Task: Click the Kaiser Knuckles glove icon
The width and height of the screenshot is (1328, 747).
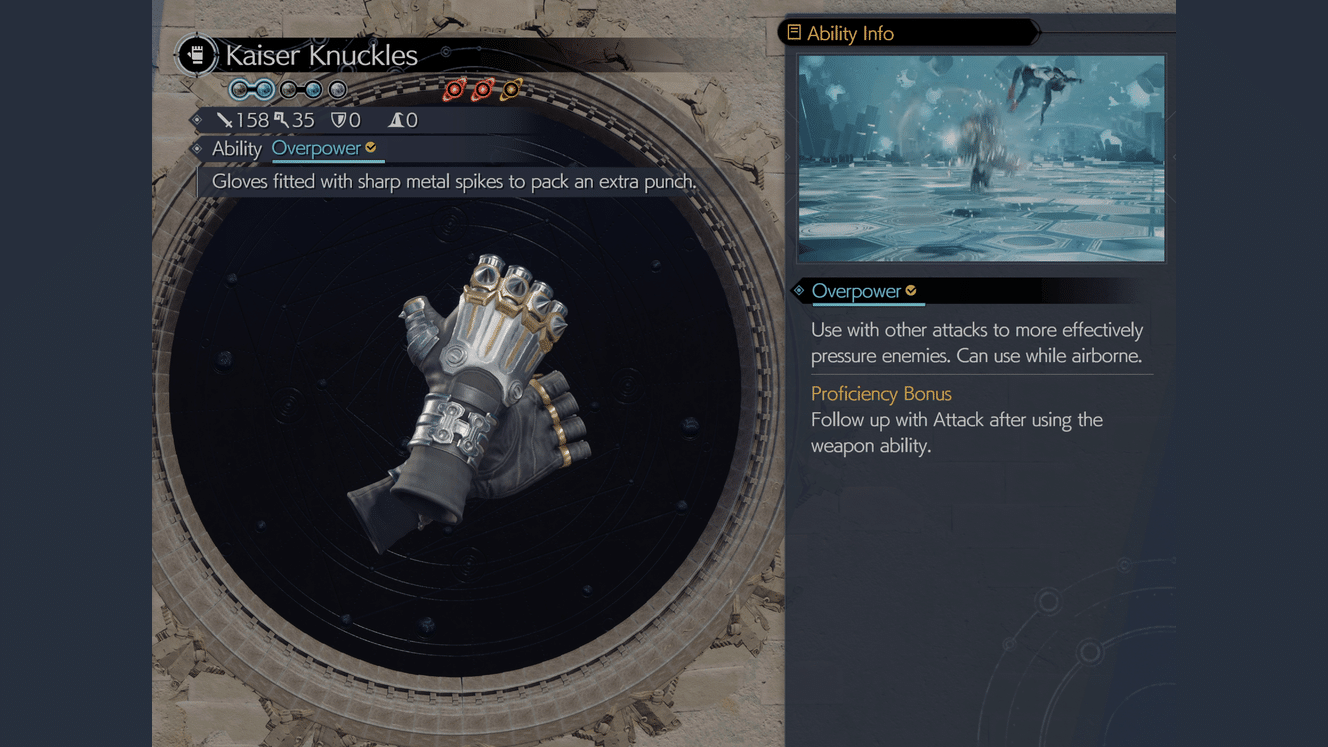Action: [x=197, y=55]
